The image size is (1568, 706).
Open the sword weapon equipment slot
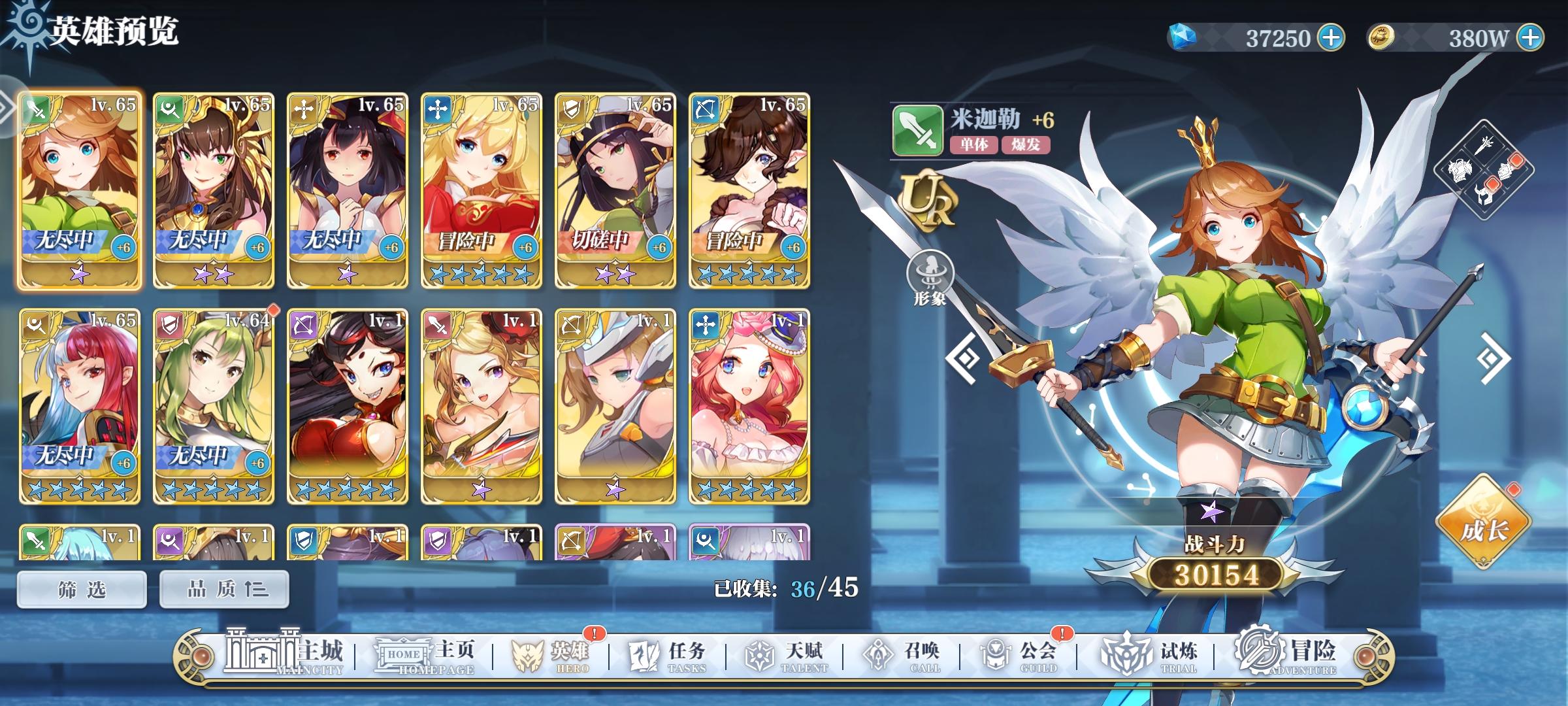tap(1484, 145)
